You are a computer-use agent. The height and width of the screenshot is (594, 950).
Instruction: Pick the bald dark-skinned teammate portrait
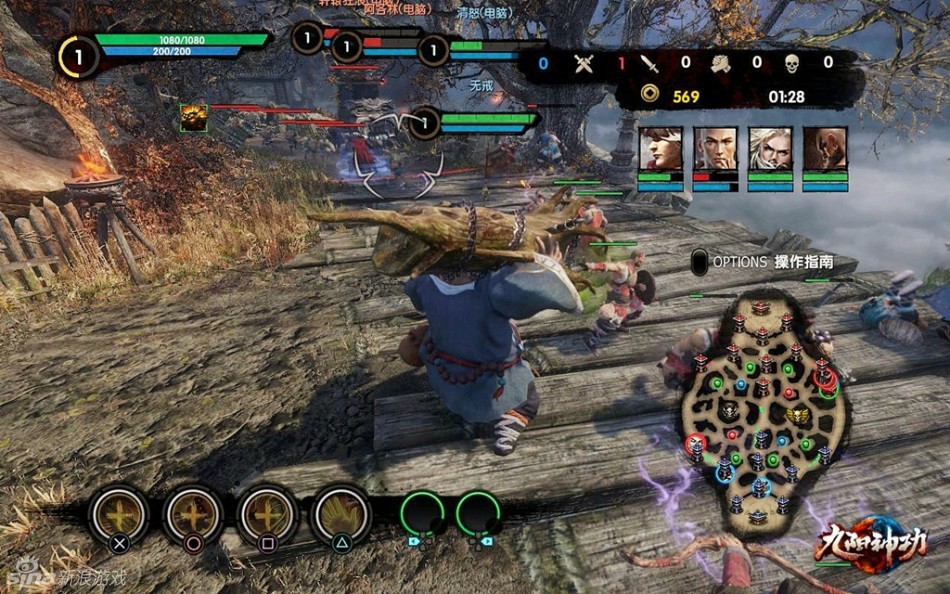pos(825,149)
